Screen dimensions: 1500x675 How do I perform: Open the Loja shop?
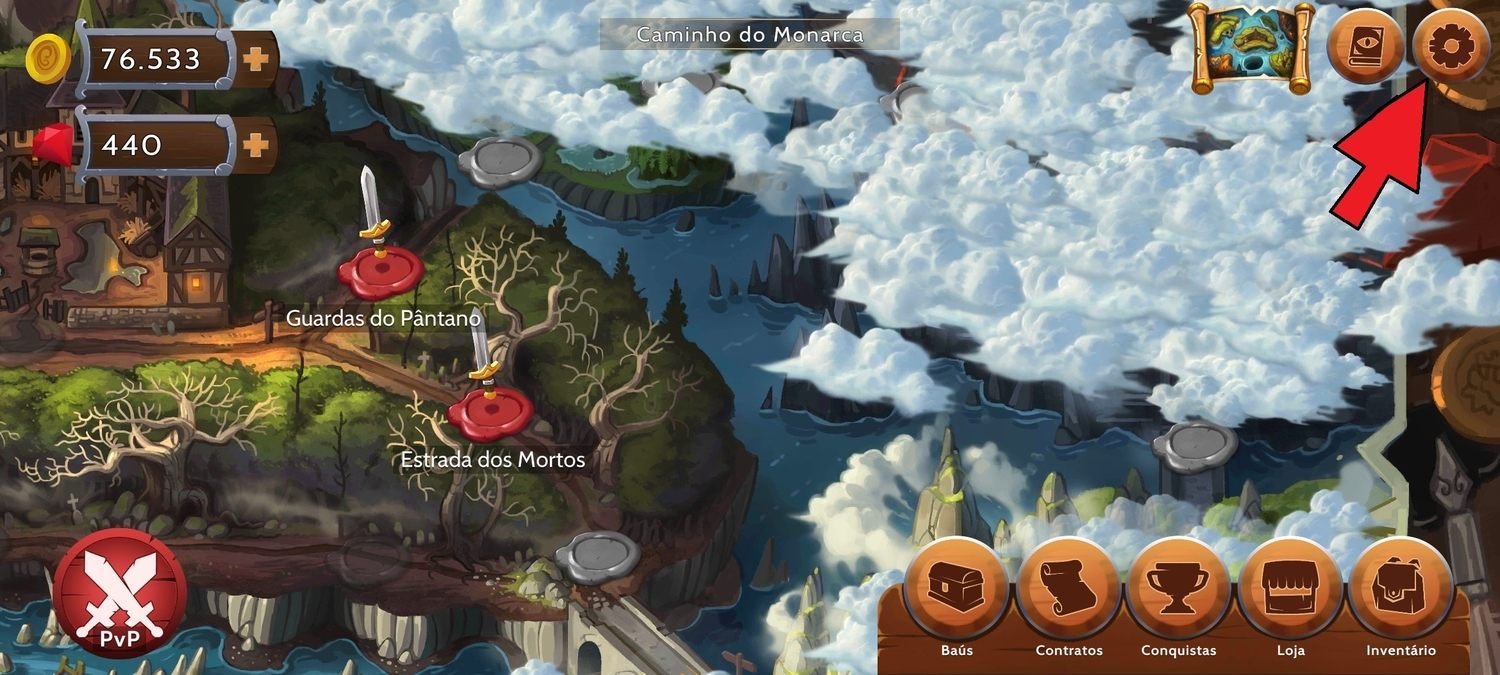(x=1290, y=590)
